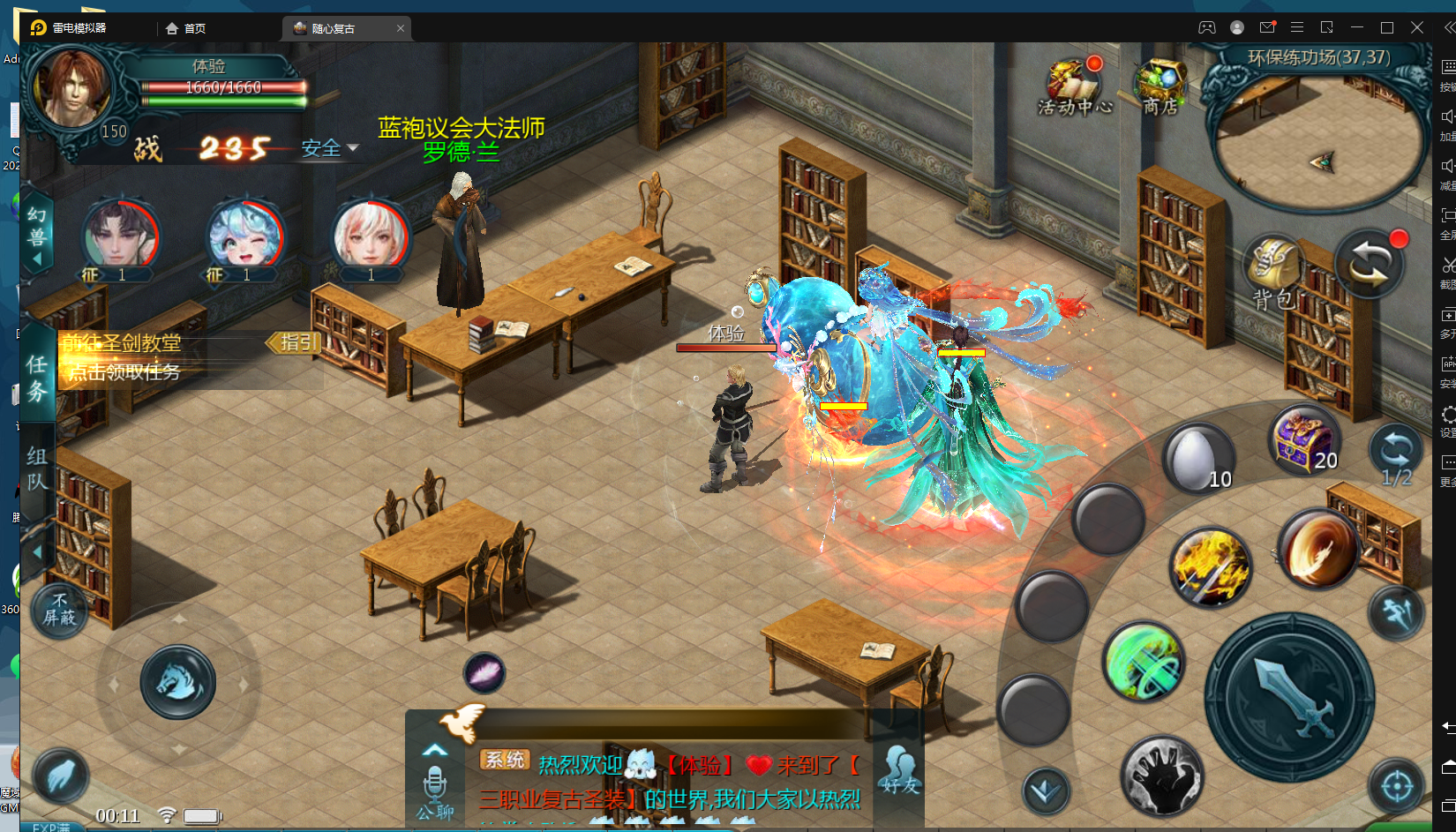Activate the flaming blades skill
Image resolution: width=1456 pixels, height=832 pixels.
point(1211,567)
